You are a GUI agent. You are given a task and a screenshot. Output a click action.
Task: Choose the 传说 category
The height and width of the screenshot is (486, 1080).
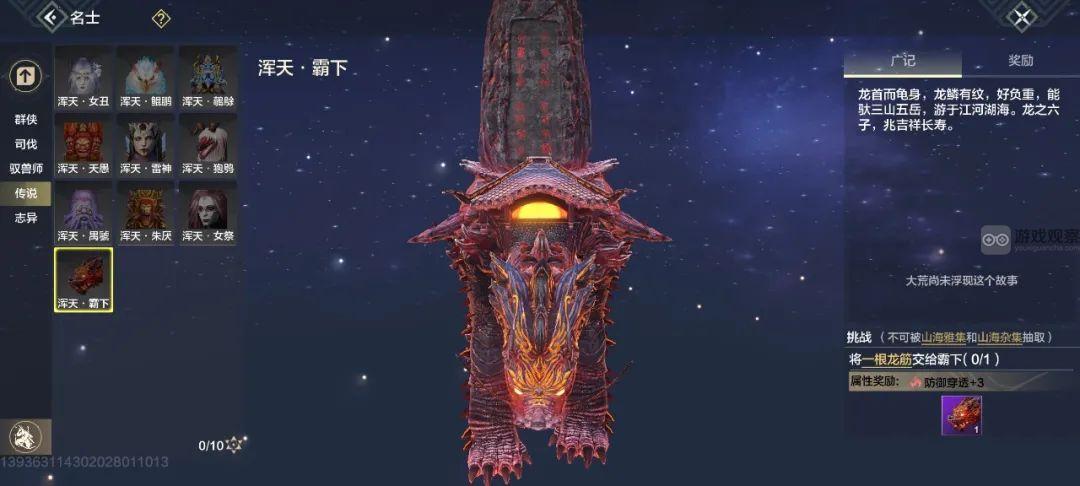pyautogui.click(x=26, y=193)
